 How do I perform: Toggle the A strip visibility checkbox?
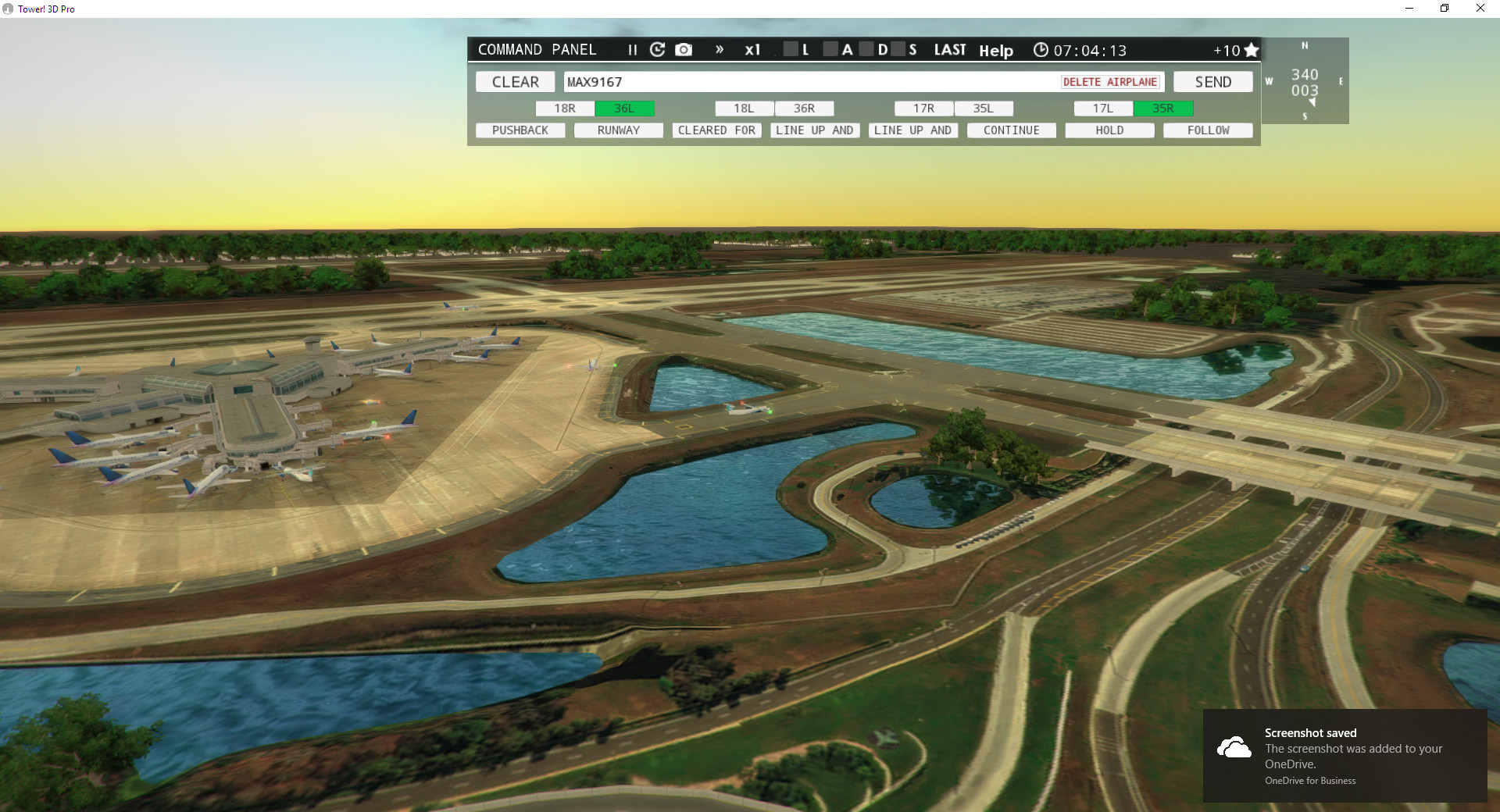(x=831, y=49)
